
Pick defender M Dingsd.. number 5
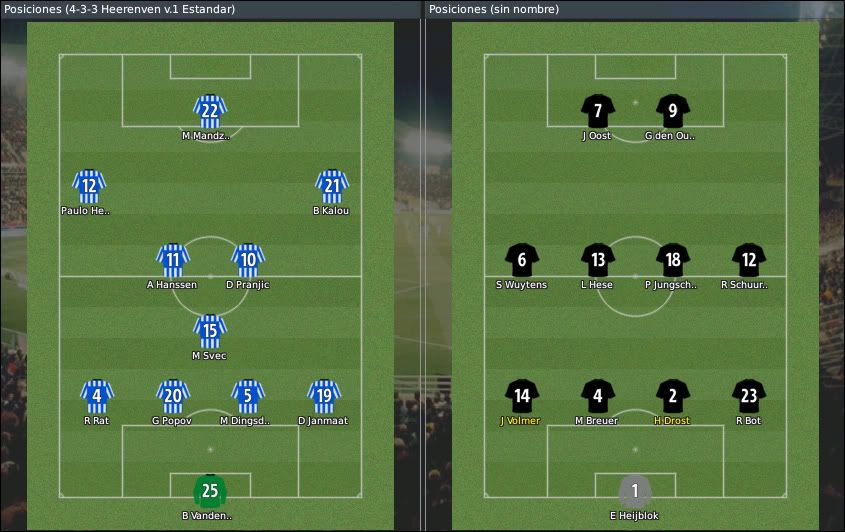[x=247, y=396]
